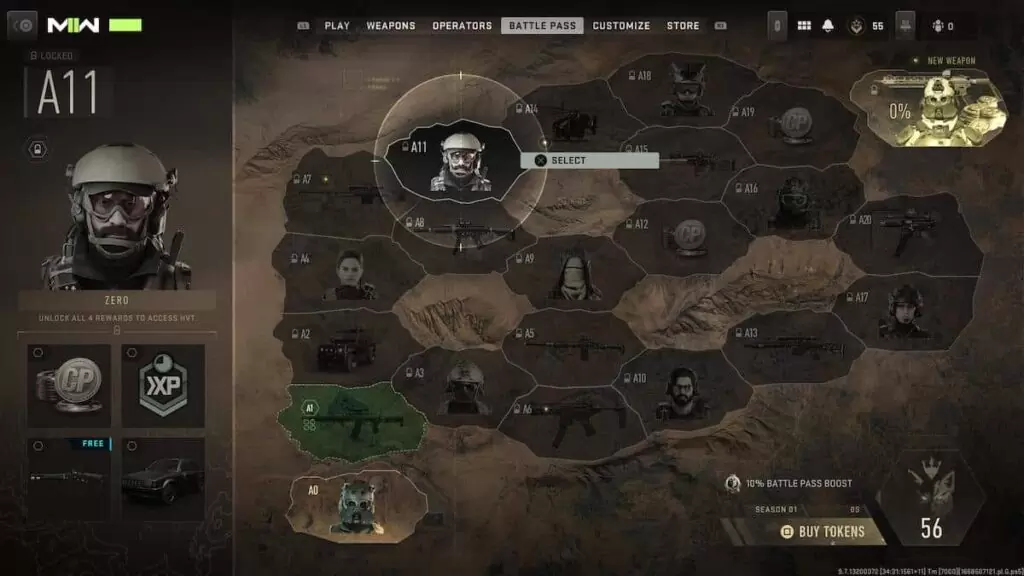This screenshot has width=1024, height=576.
Task: Choose the A17 operator sector
Action: click(900, 312)
